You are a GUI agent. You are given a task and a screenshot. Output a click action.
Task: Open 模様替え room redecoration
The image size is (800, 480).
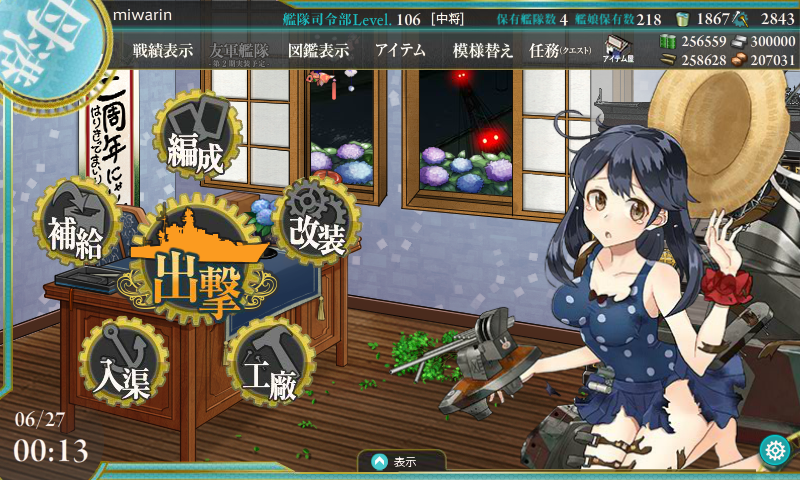point(482,51)
